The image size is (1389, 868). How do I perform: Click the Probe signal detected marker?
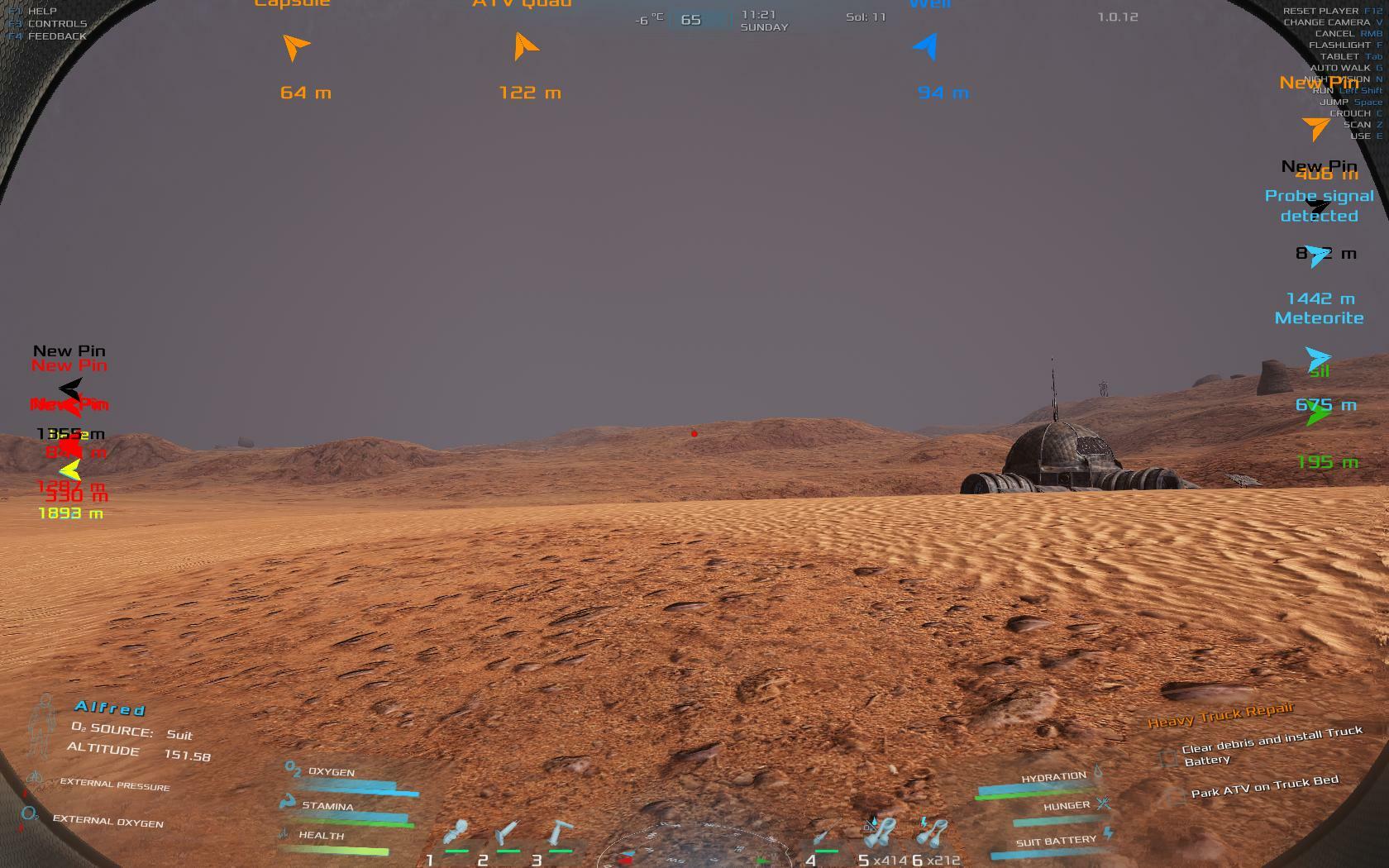tap(1319, 206)
